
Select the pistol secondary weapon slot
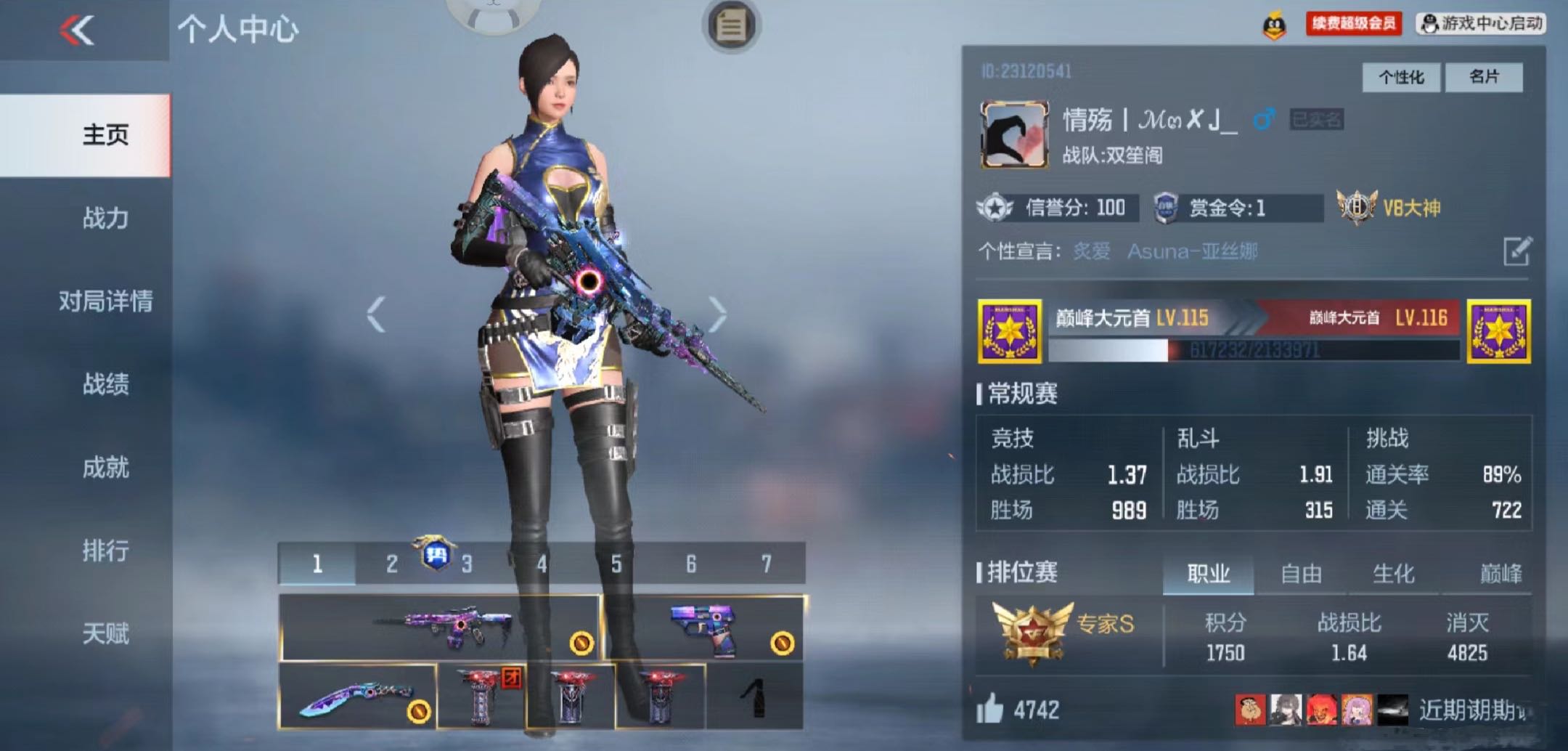click(x=704, y=628)
